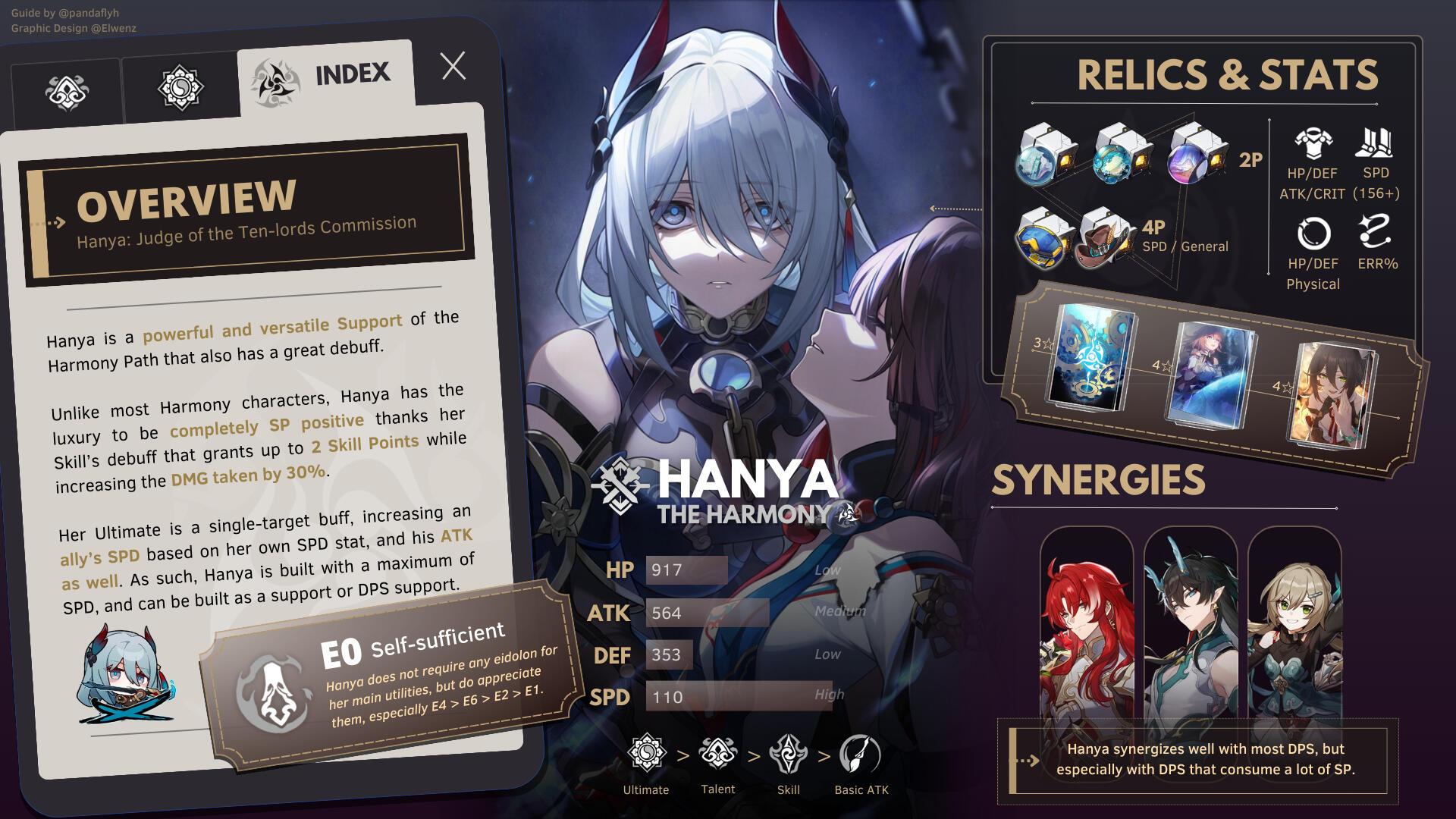
Task: Select the link rope ERR% icon
Action: tap(1375, 231)
